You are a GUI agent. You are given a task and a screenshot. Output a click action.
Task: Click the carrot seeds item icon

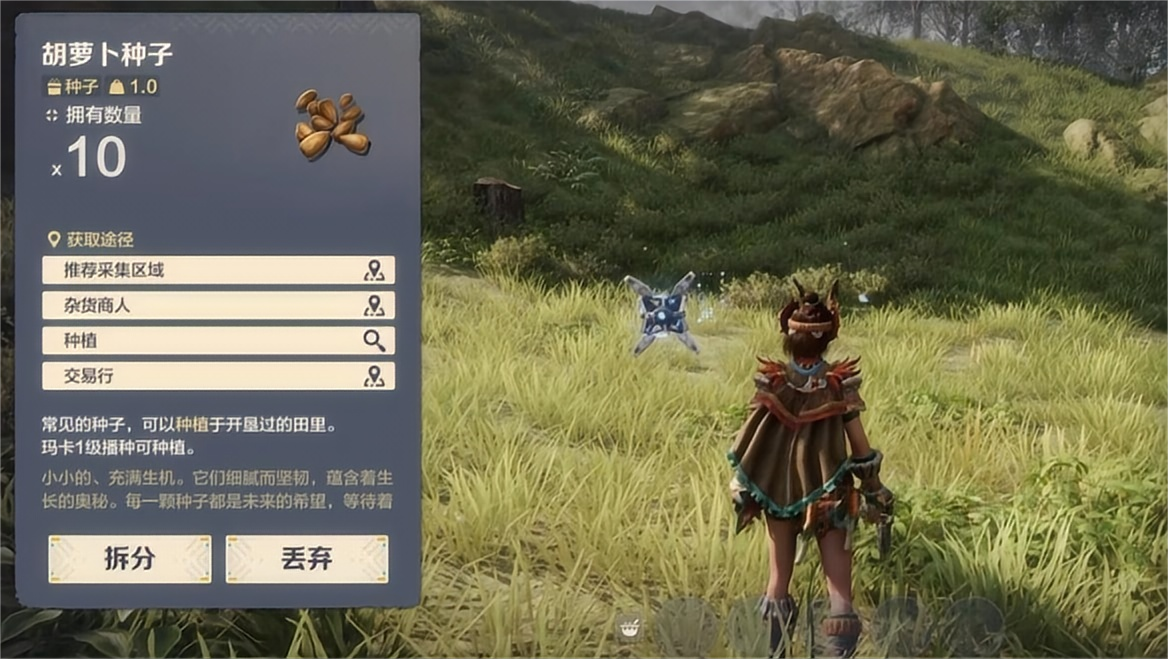tap(332, 125)
